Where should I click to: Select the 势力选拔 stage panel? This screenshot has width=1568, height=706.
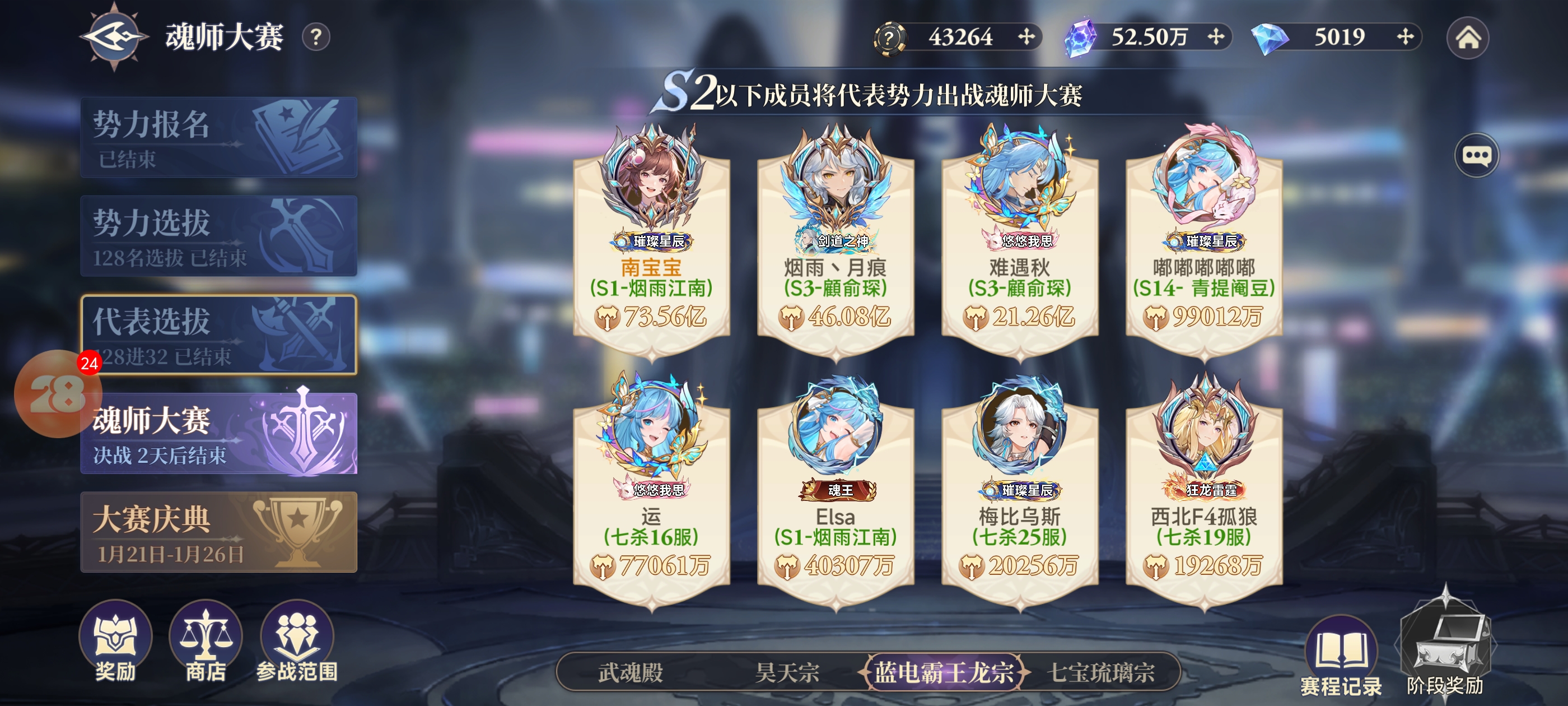(x=218, y=236)
